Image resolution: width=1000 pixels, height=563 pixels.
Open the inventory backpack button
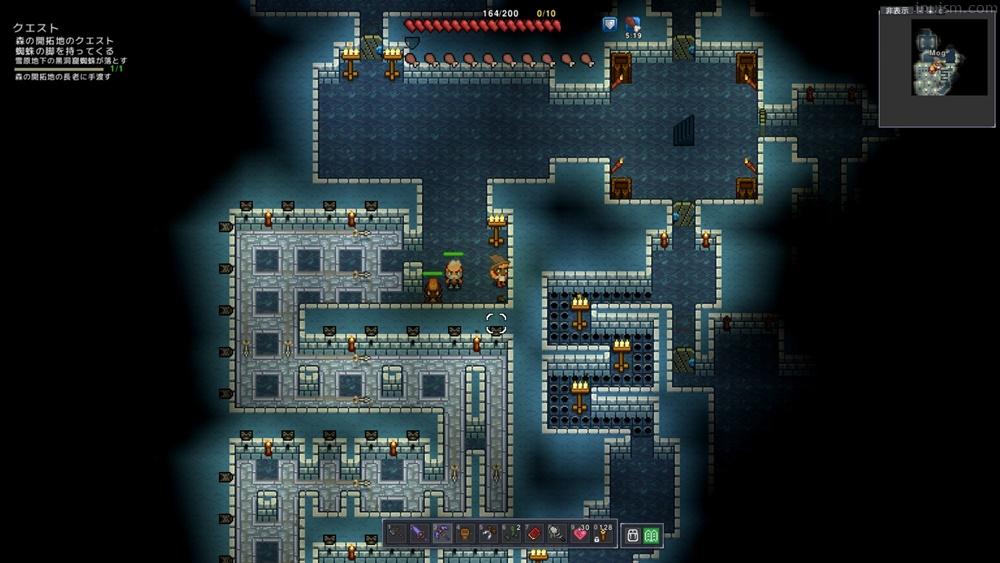tap(632, 535)
